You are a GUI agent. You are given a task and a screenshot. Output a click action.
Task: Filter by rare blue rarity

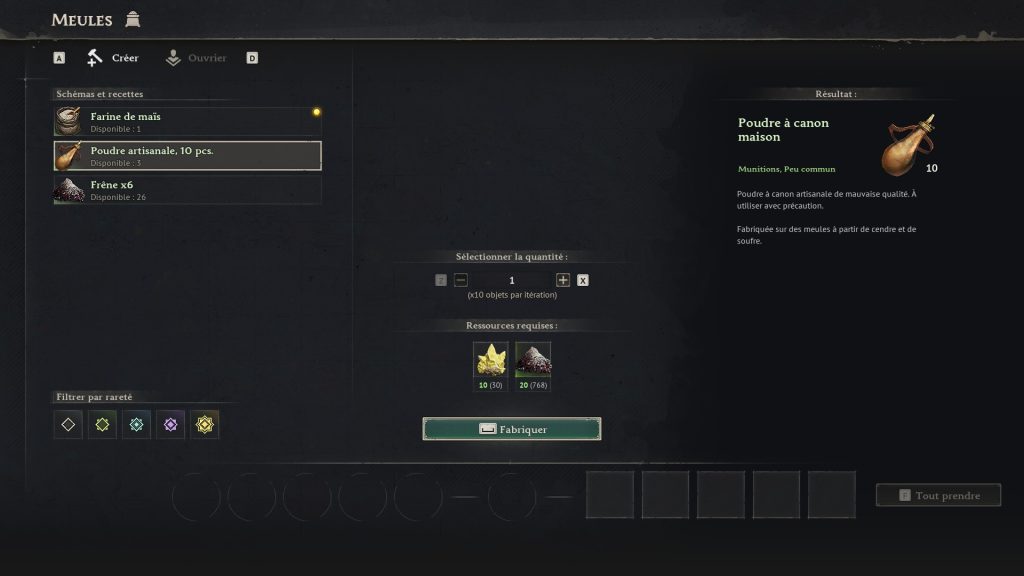(136, 424)
